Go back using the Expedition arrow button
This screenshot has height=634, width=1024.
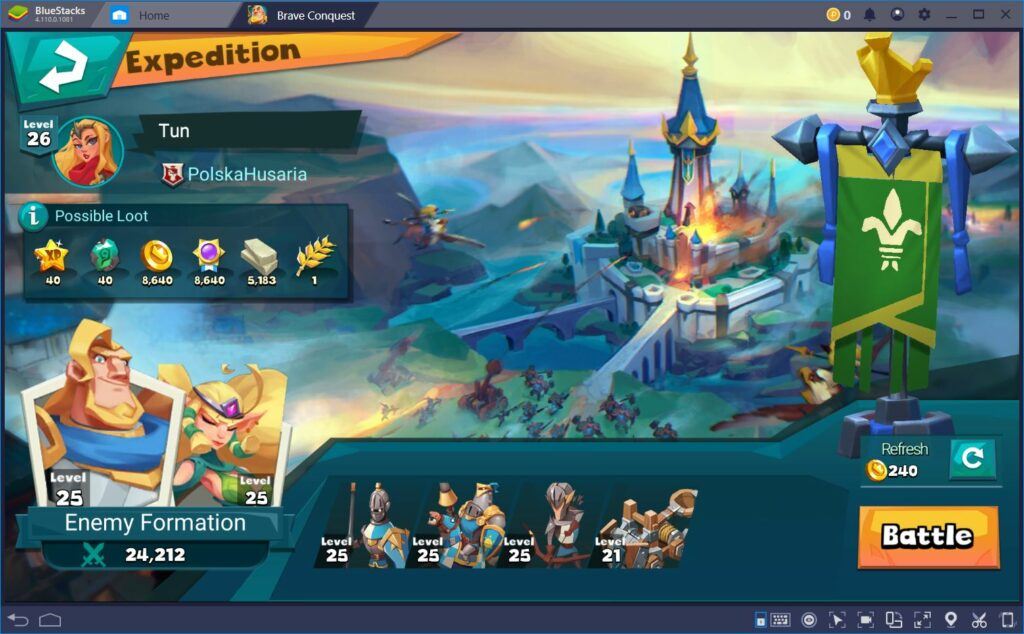pyautogui.click(x=62, y=69)
